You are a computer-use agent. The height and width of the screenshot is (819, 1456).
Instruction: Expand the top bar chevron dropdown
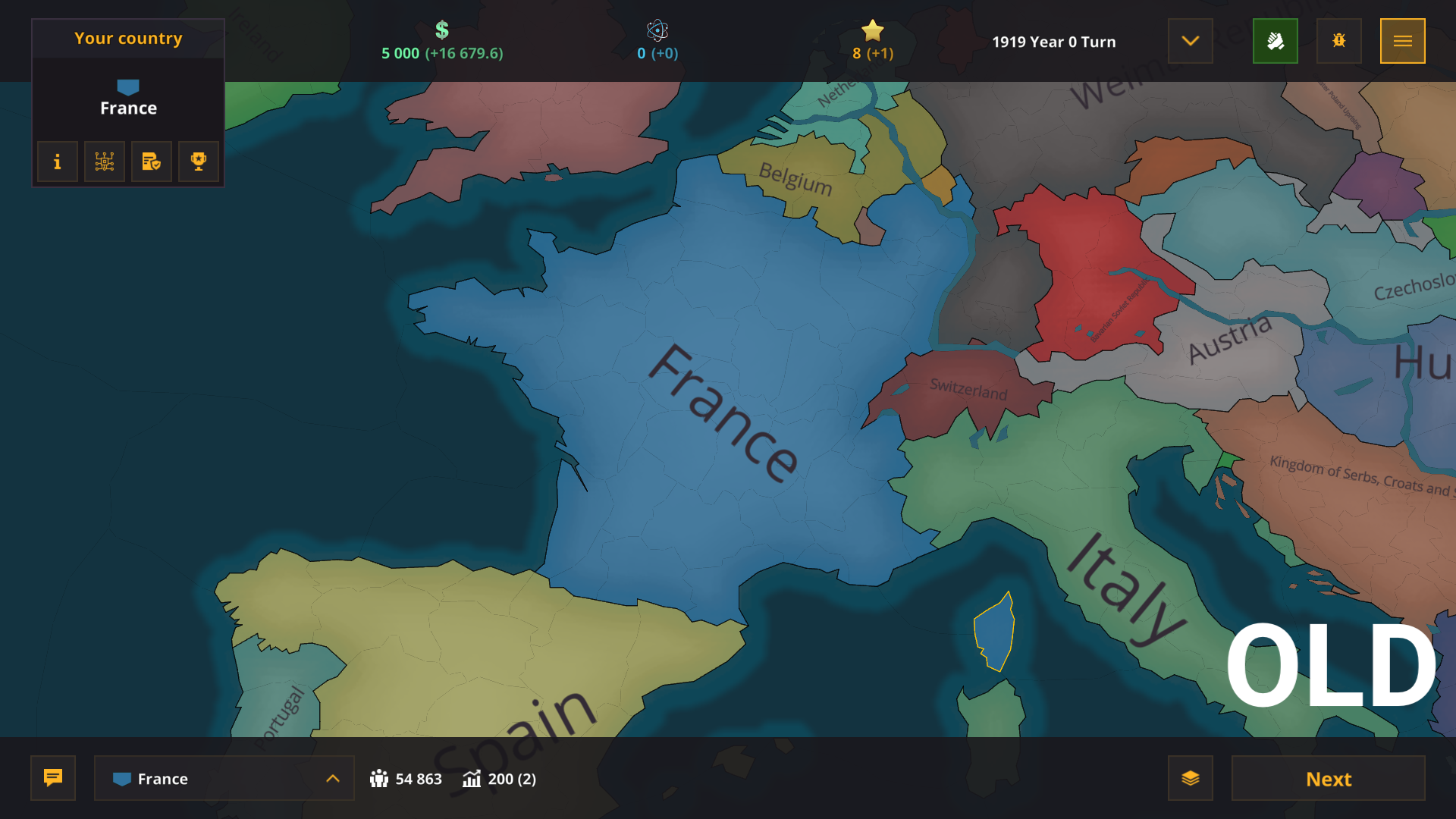(1190, 41)
